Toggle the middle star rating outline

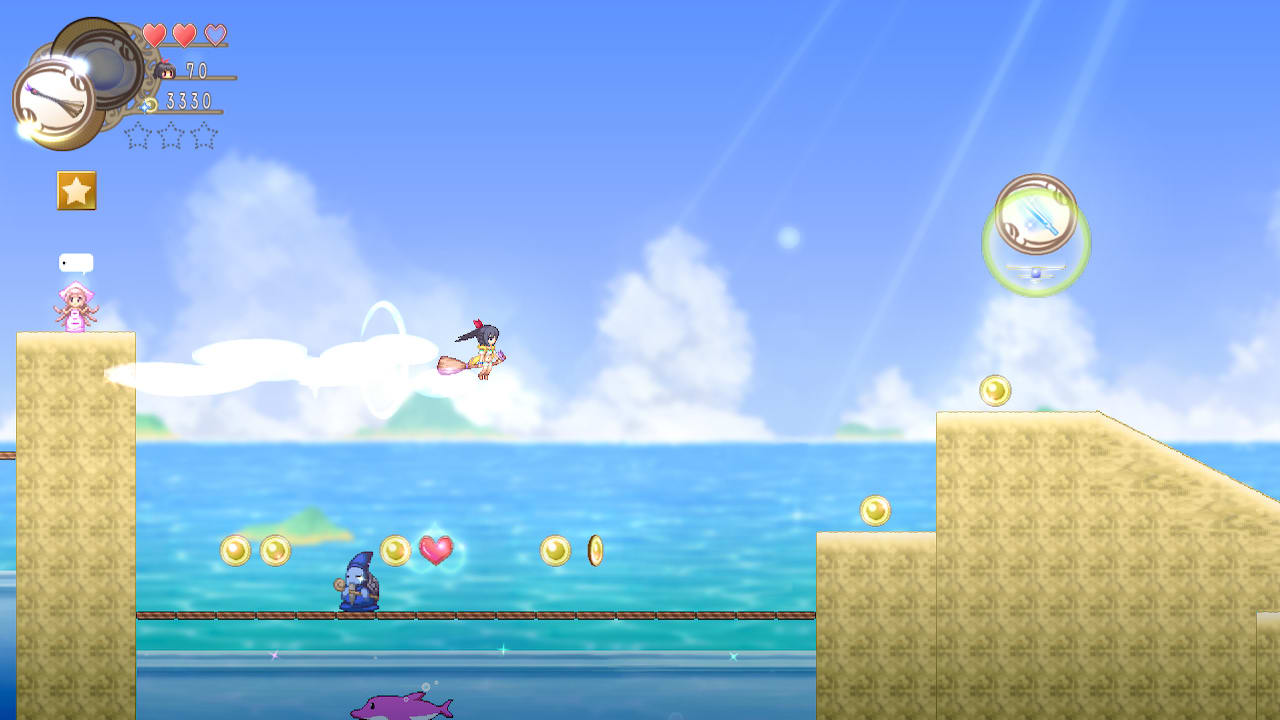coord(170,137)
